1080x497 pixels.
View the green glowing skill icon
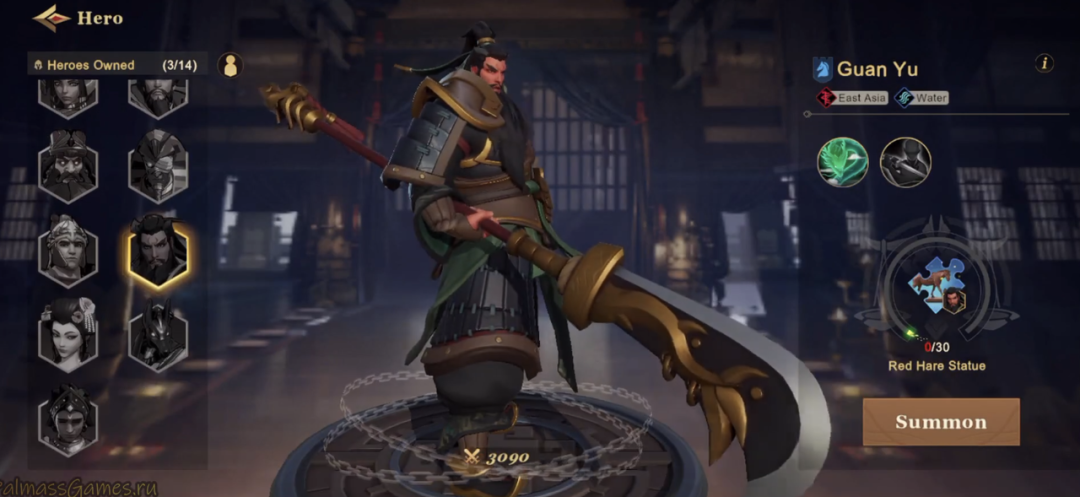pos(843,162)
